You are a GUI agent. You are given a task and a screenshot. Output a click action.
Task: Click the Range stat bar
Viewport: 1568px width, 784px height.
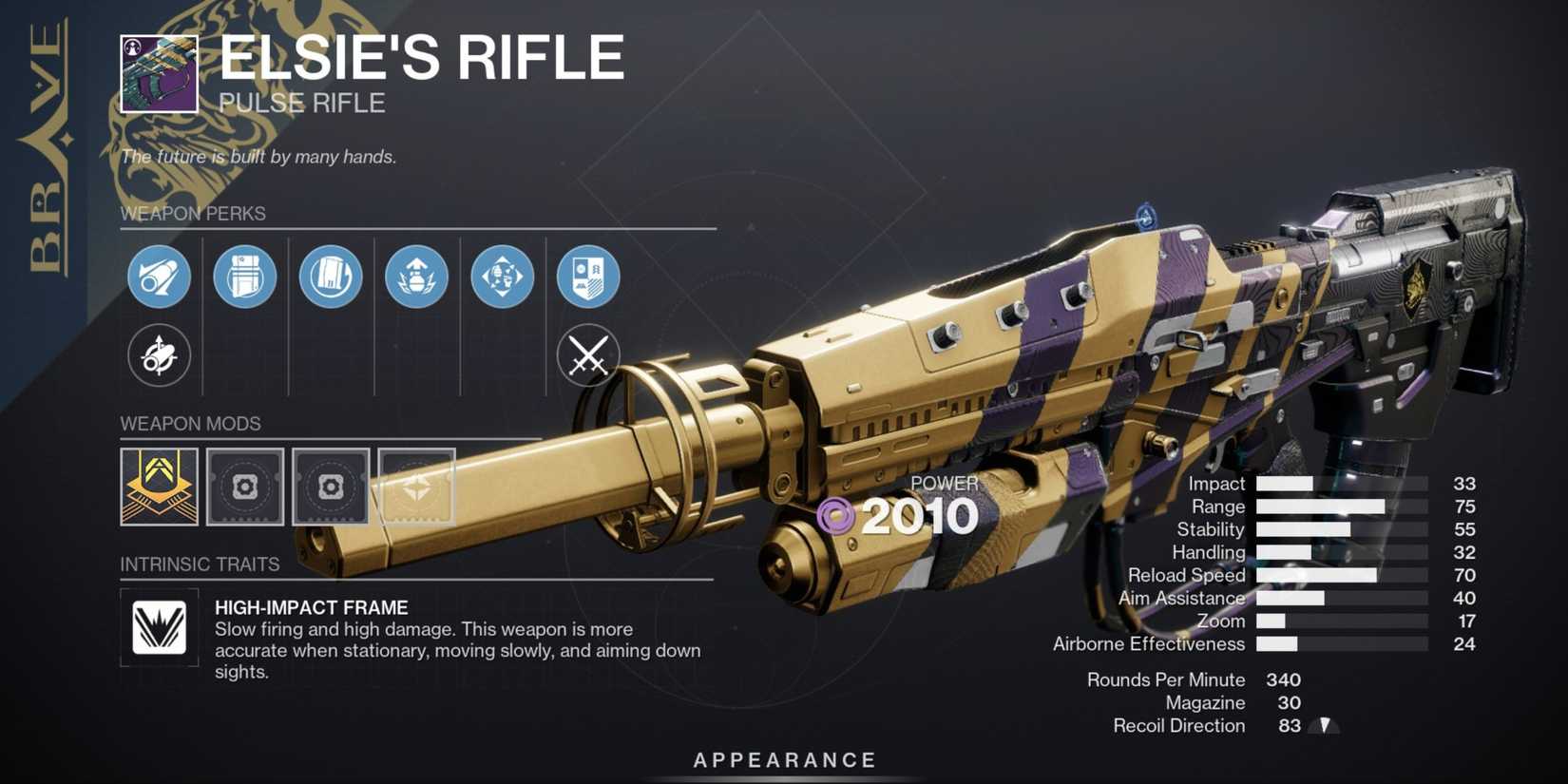pyautogui.click(x=1321, y=507)
